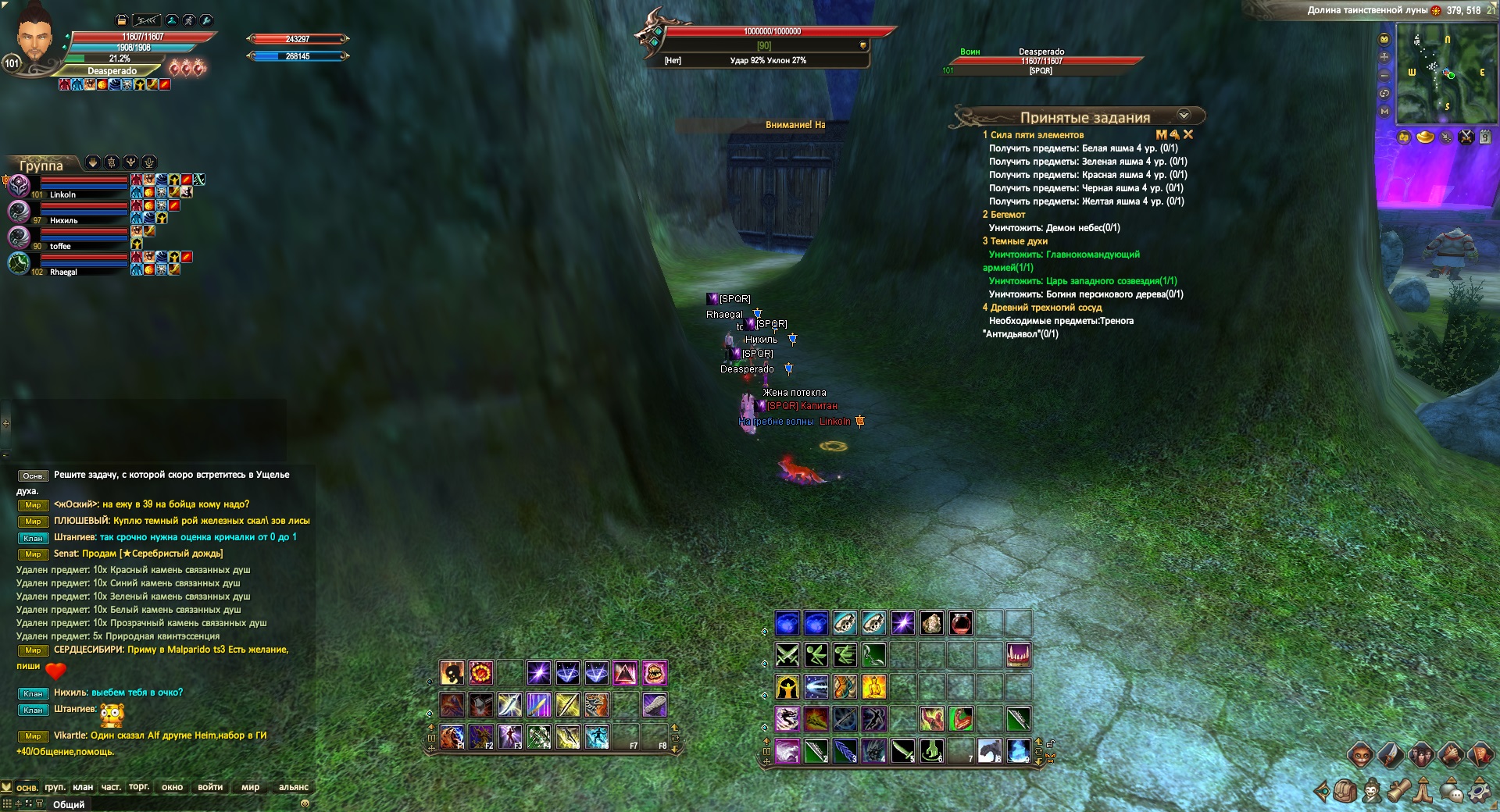Select party member Linkoln
Image resolution: width=1500 pixels, height=812 pixels.
pyautogui.click(x=62, y=194)
